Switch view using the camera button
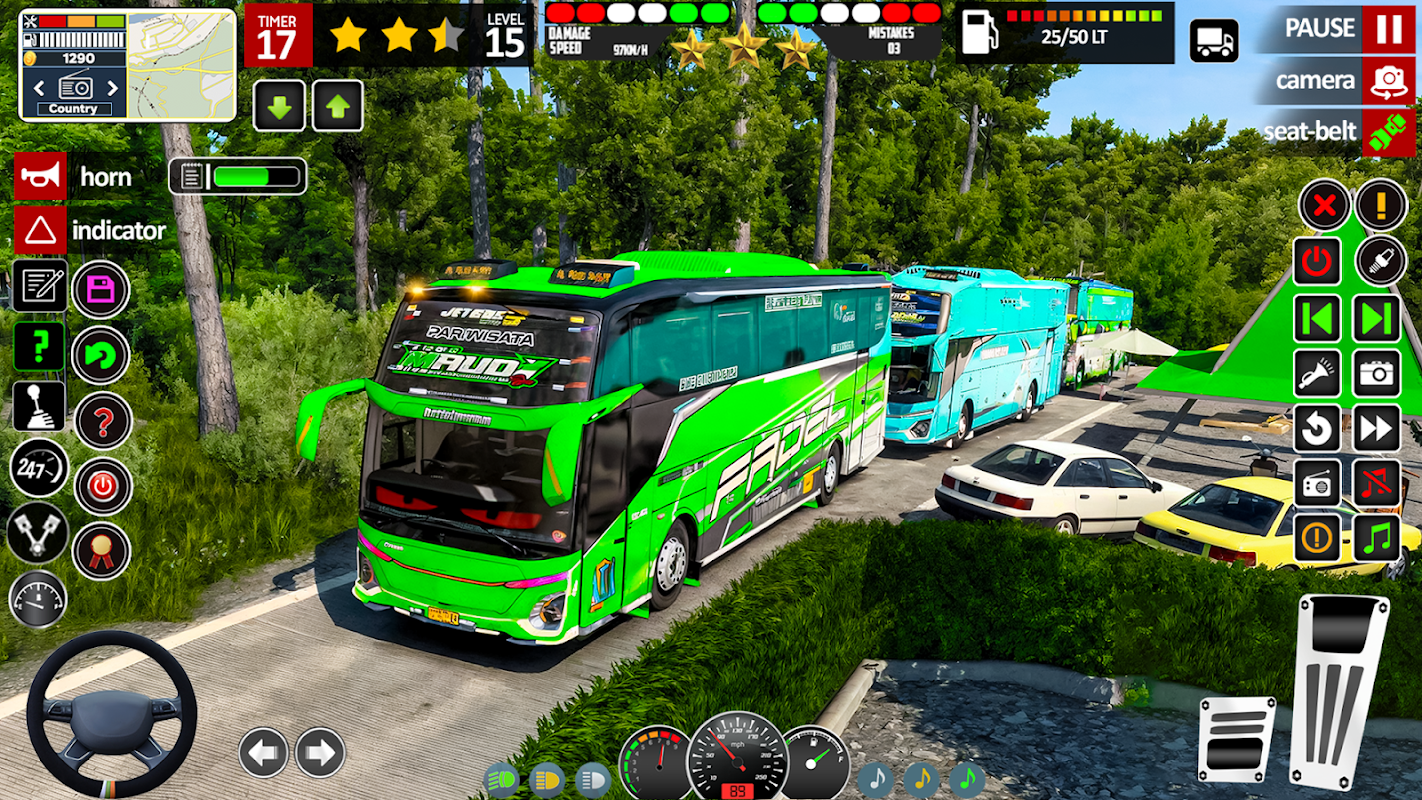 pos(1388,81)
